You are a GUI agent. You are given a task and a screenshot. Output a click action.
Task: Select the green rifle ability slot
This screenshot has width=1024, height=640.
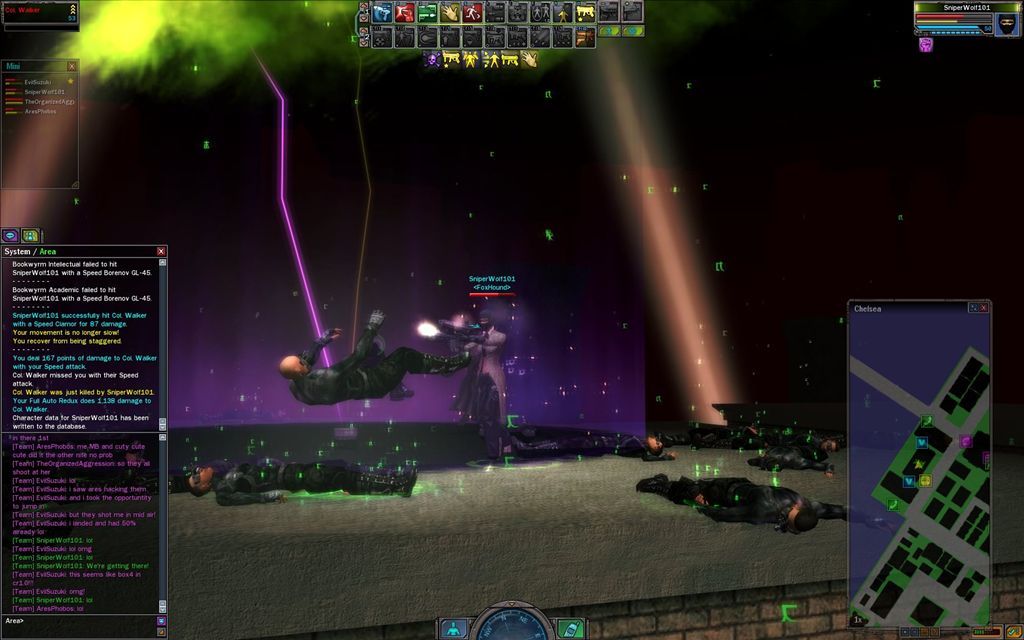coord(427,13)
